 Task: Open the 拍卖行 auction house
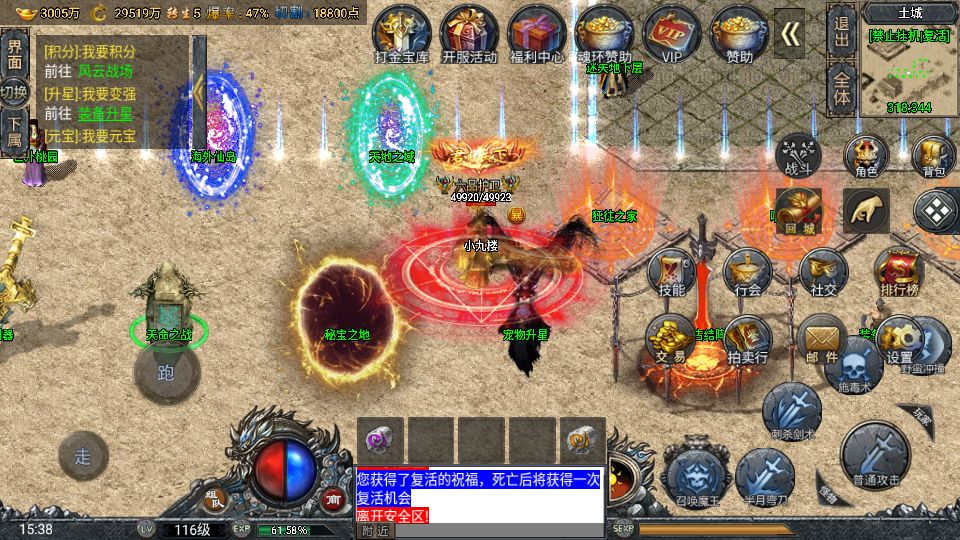[747, 340]
